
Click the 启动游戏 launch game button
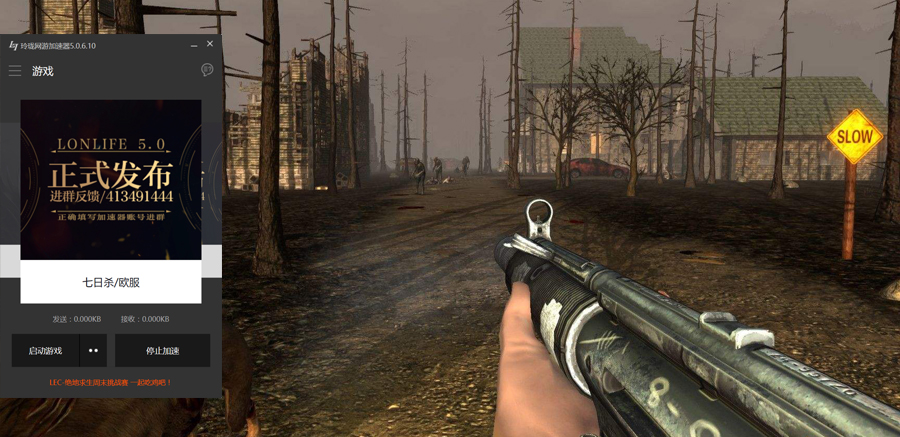pos(46,351)
